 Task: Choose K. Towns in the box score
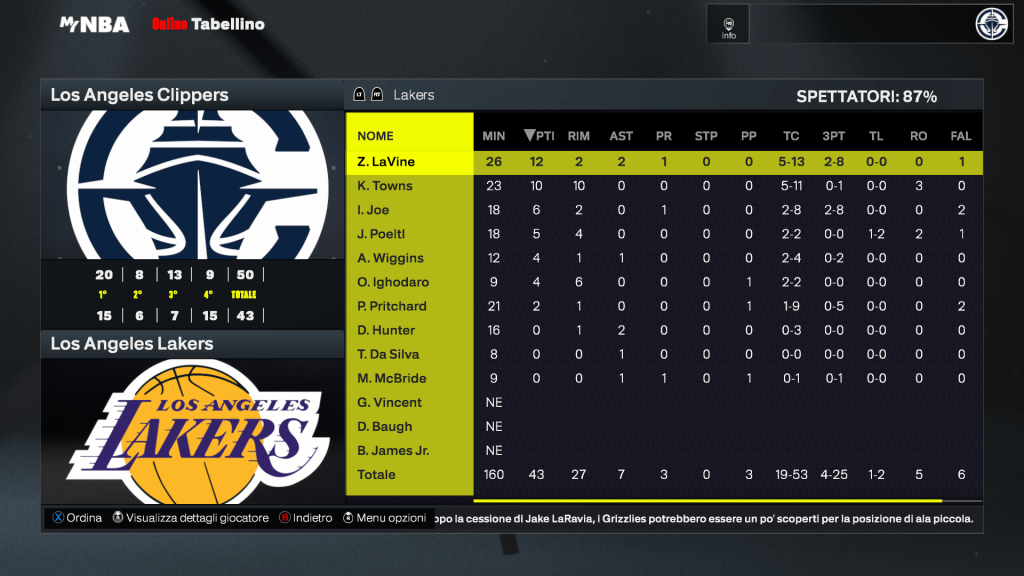point(385,186)
